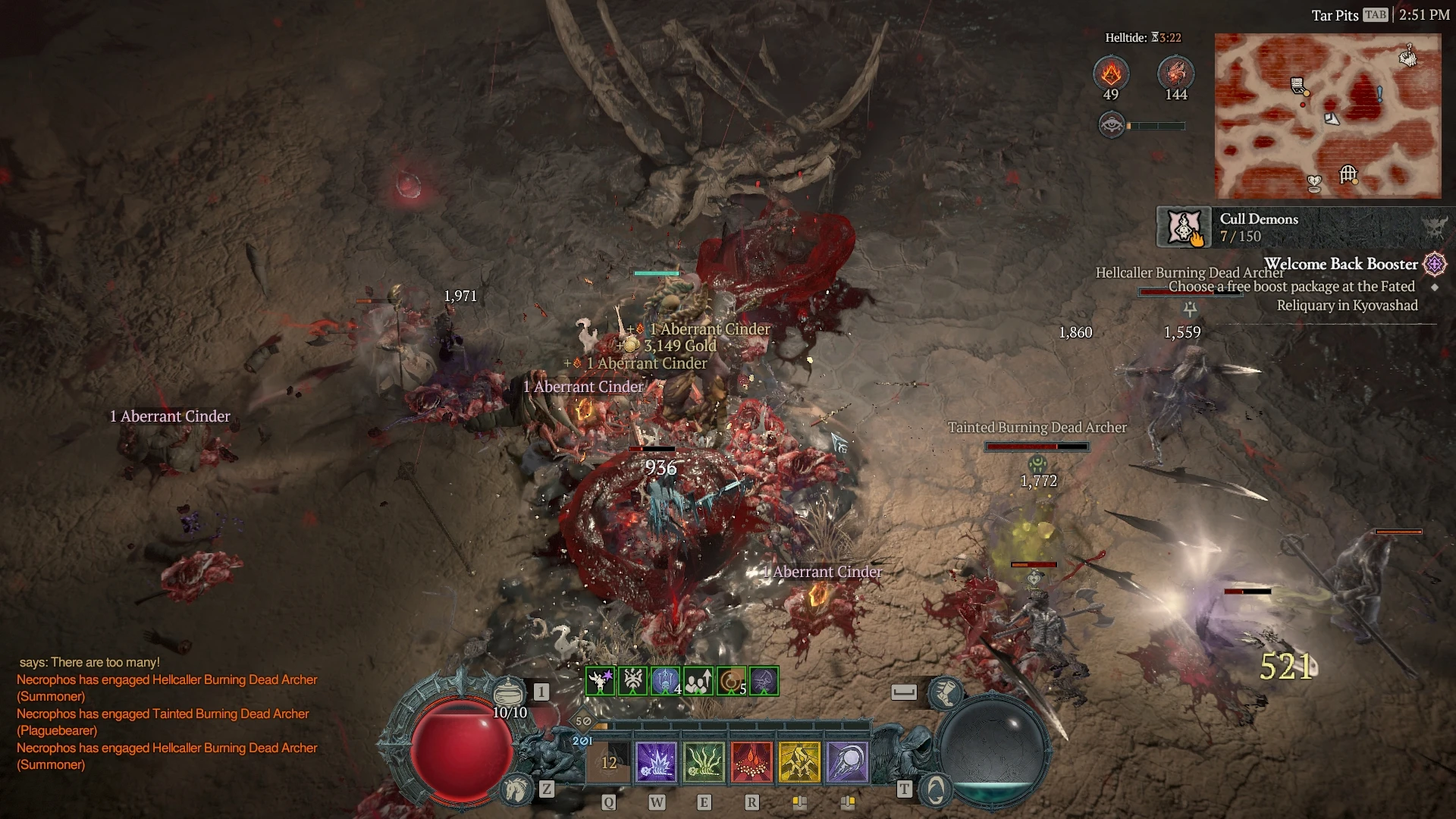This screenshot has width=1456, height=819.
Task: Inspect the party arrow-up buff icon
Action: 698,681
